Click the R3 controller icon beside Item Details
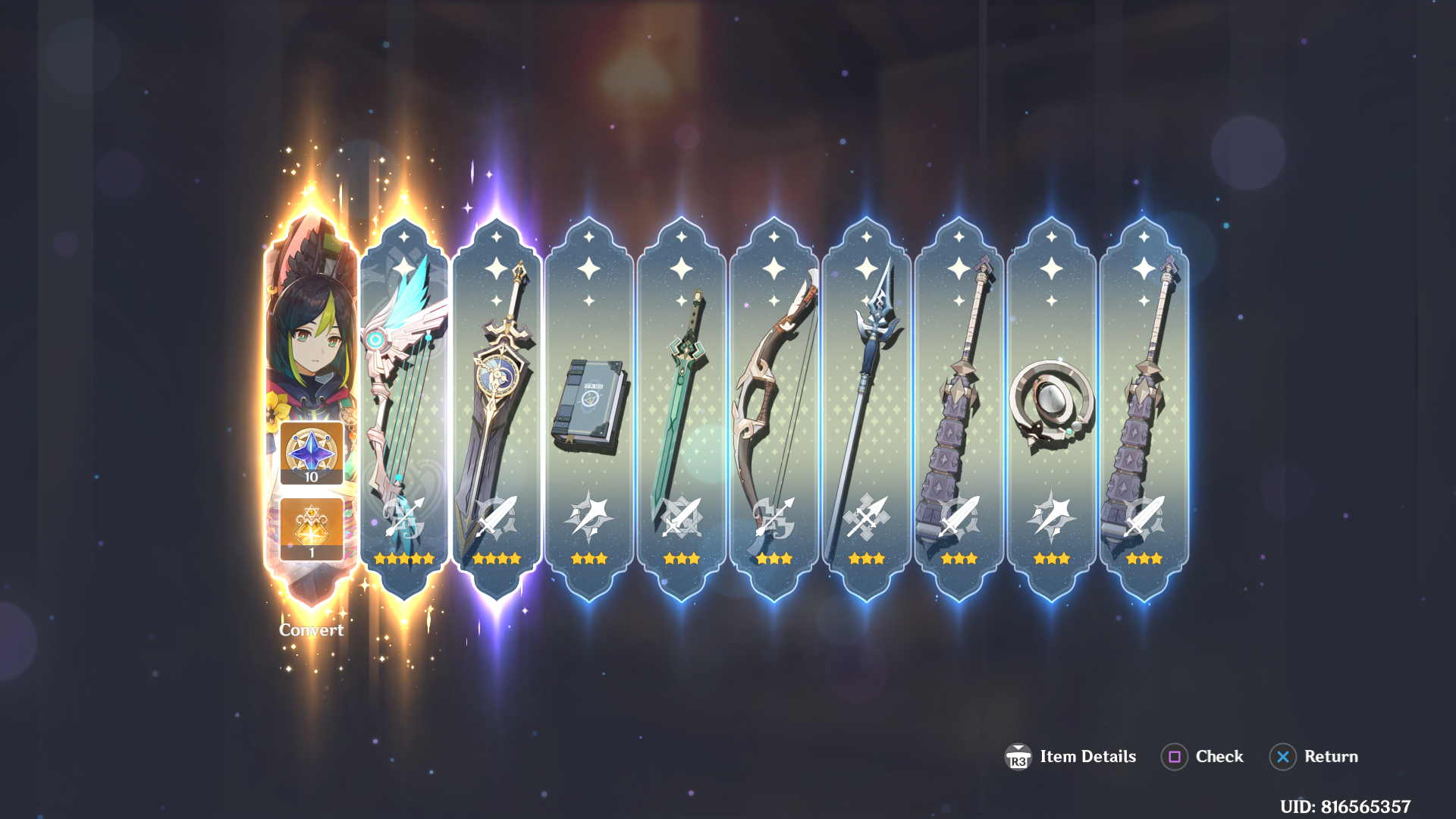Screen dimensions: 1456x819 click(x=1018, y=757)
